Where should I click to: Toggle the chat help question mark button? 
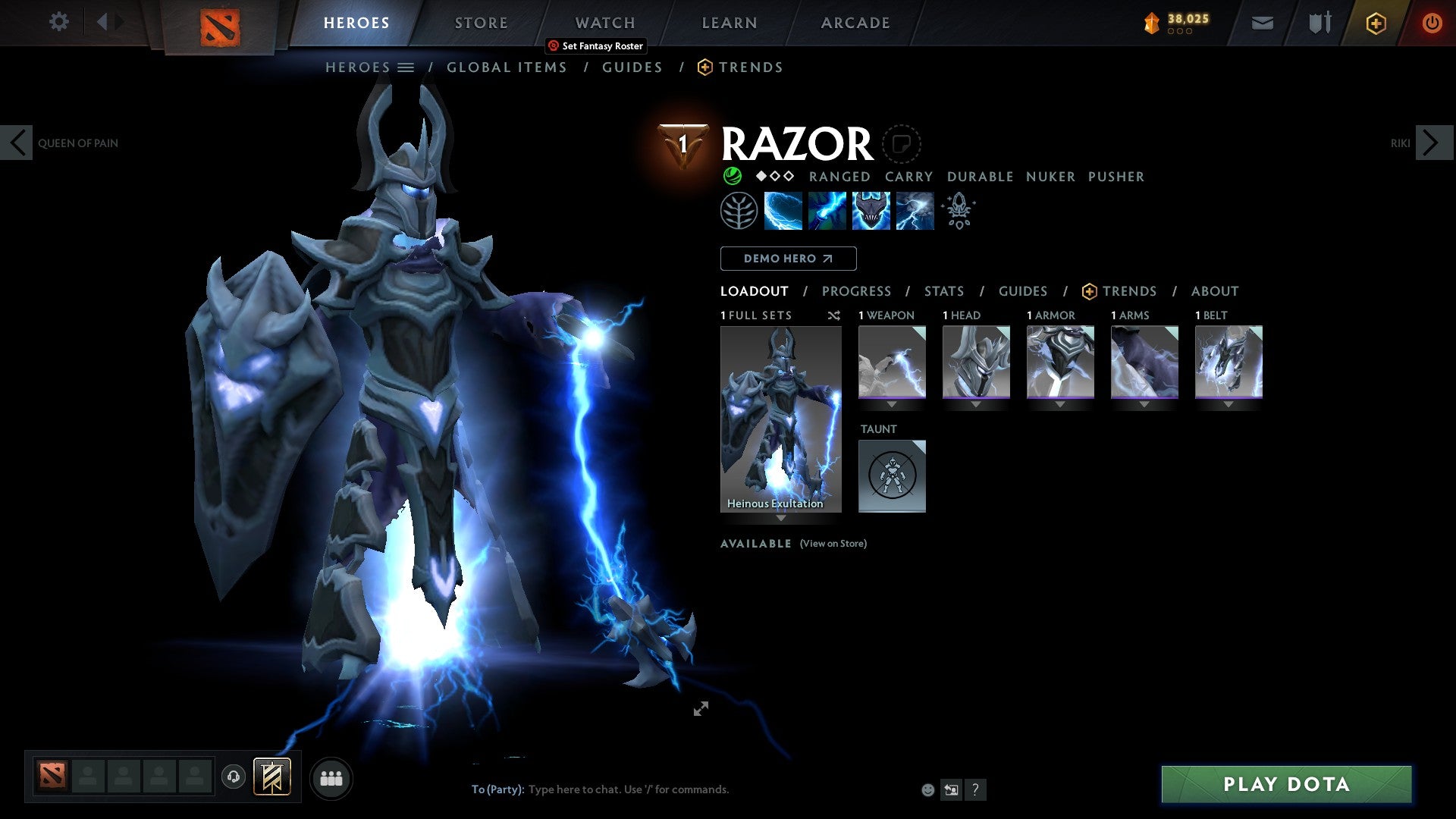[x=975, y=789]
